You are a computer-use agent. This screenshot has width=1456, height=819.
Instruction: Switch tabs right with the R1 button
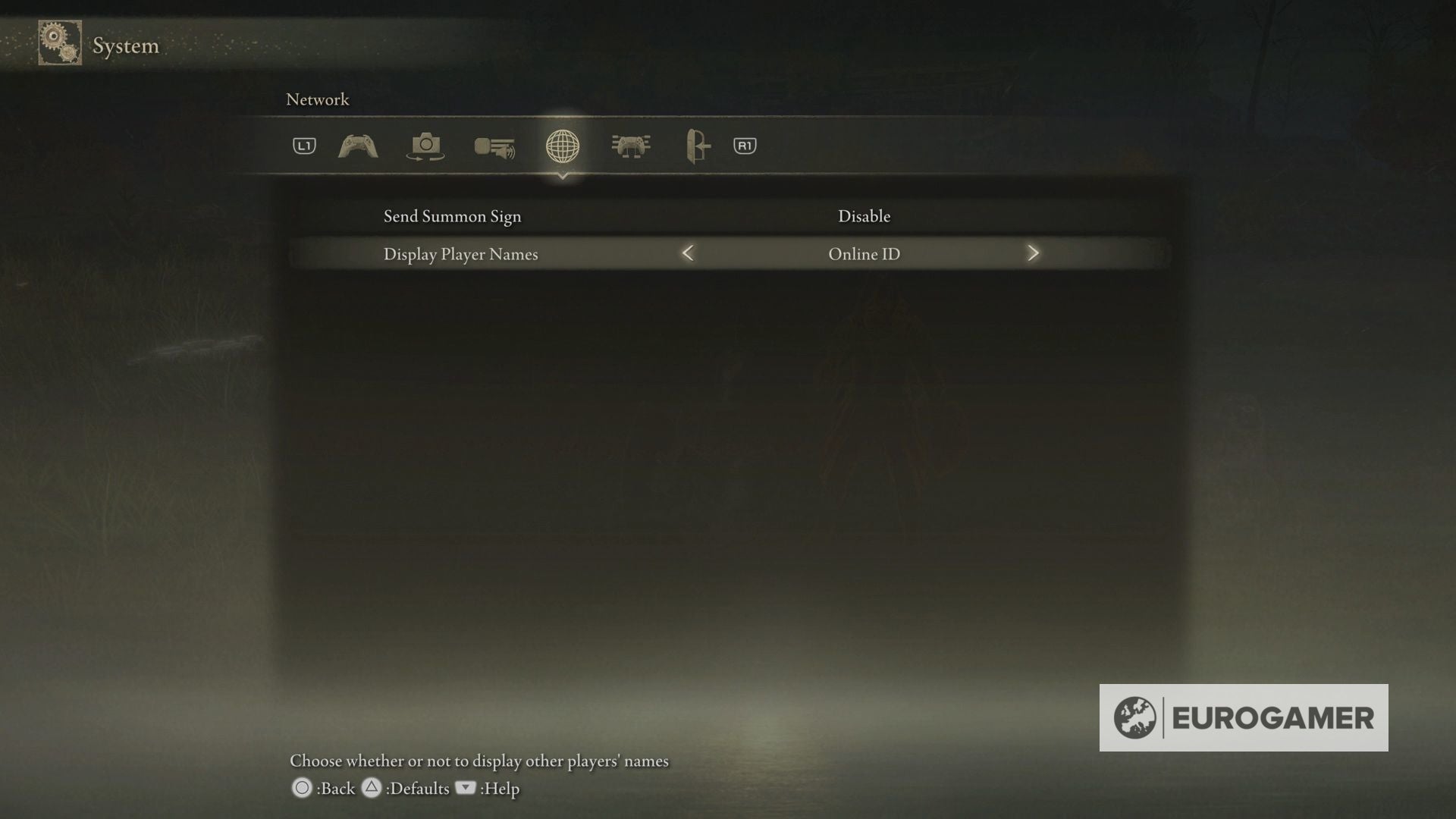(x=743, y=146)
